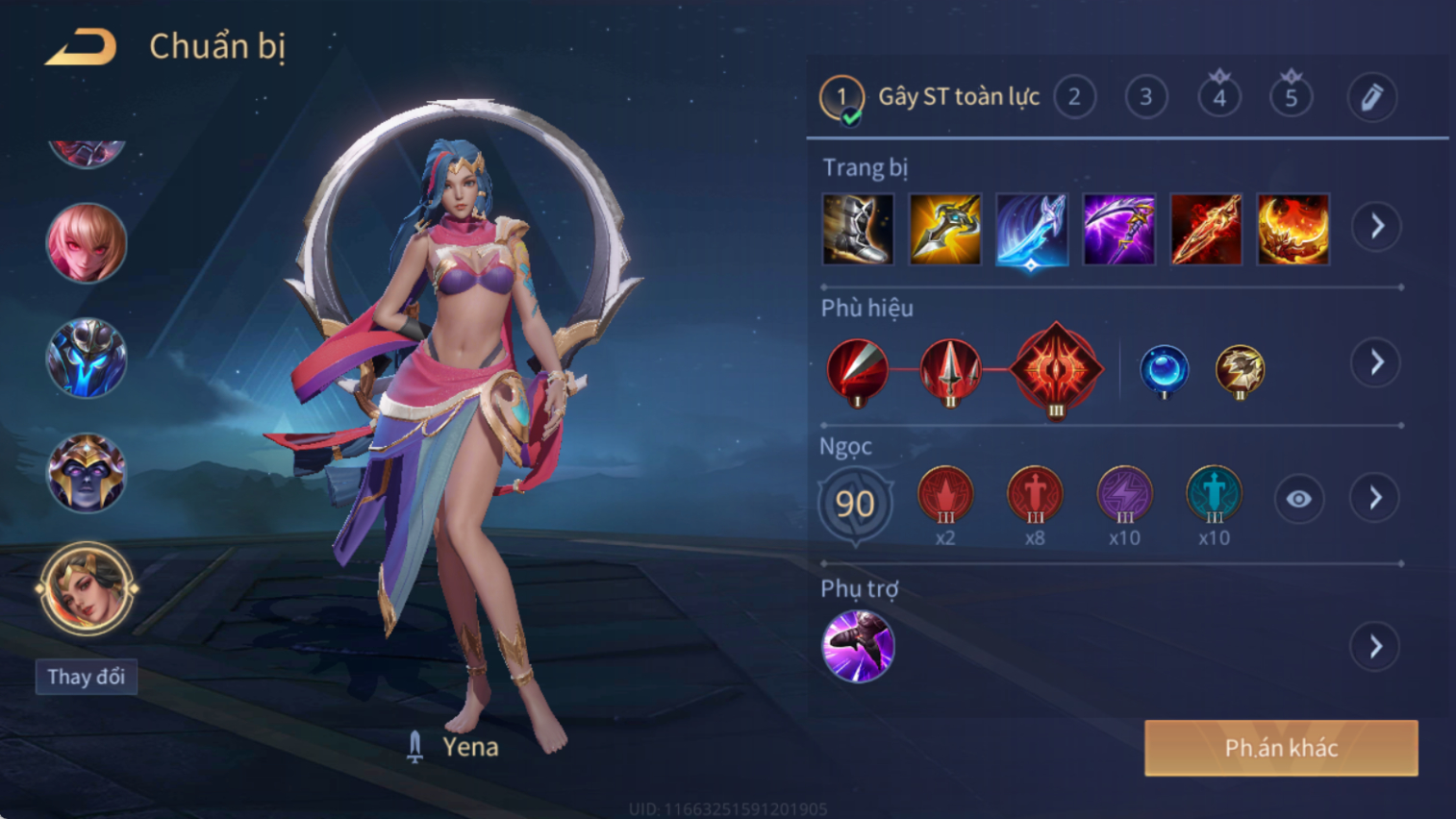
Task: Open the Ngọc rune section arrow
Action: (x=1375, y=498)
